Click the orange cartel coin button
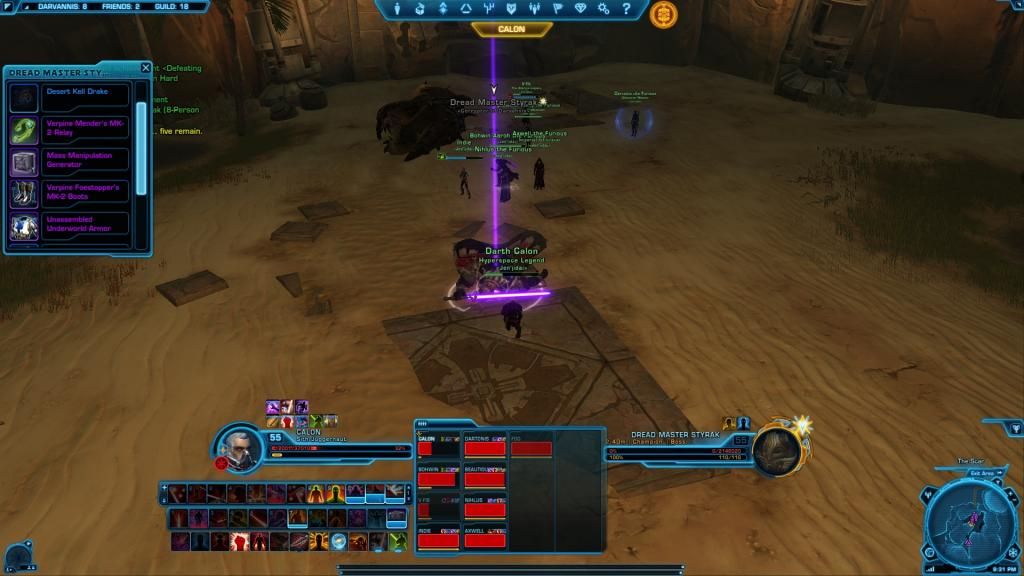Screen dimensions: 1024x576 coord(662,14)
